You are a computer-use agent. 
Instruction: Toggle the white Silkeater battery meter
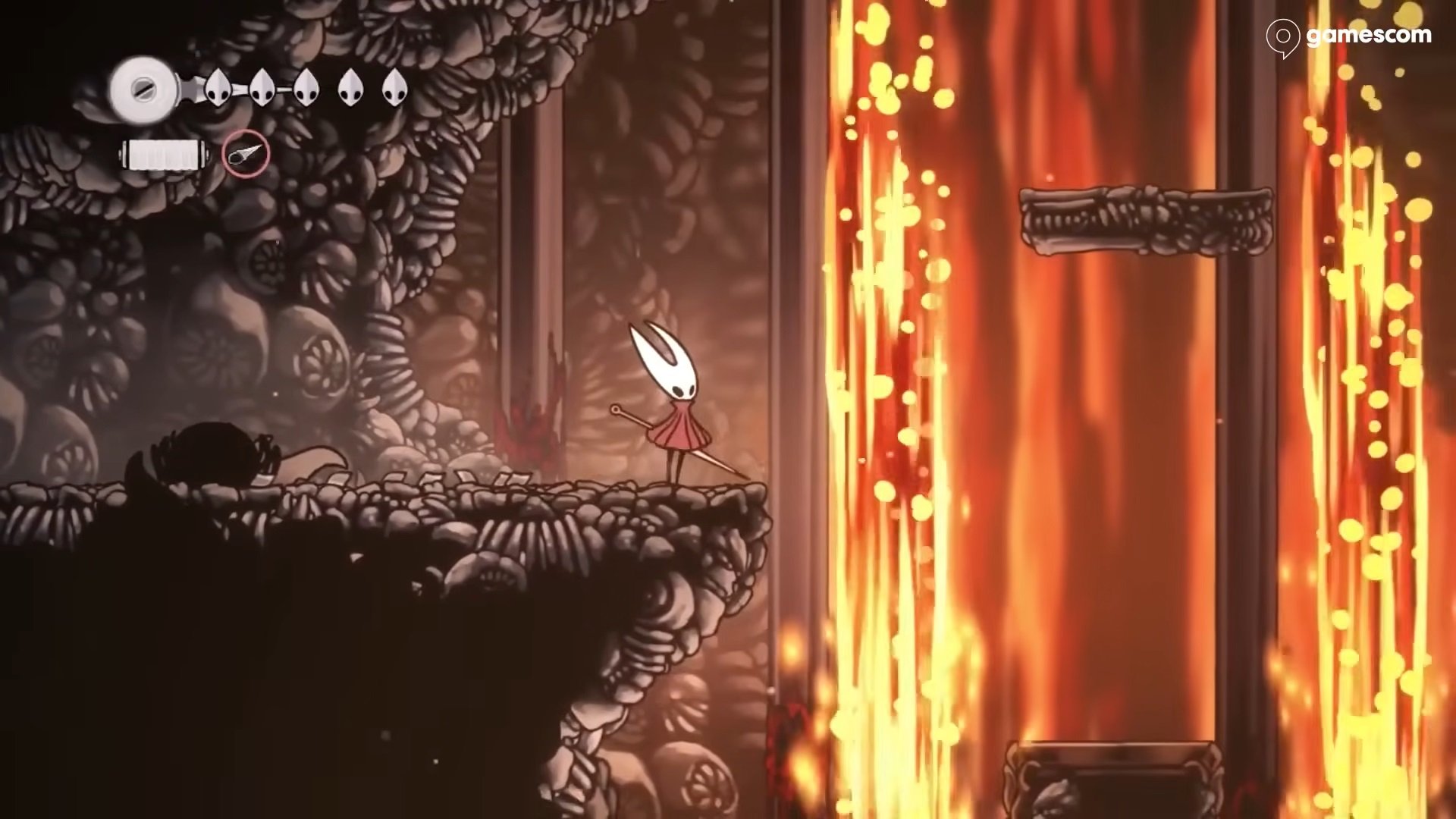162,155
